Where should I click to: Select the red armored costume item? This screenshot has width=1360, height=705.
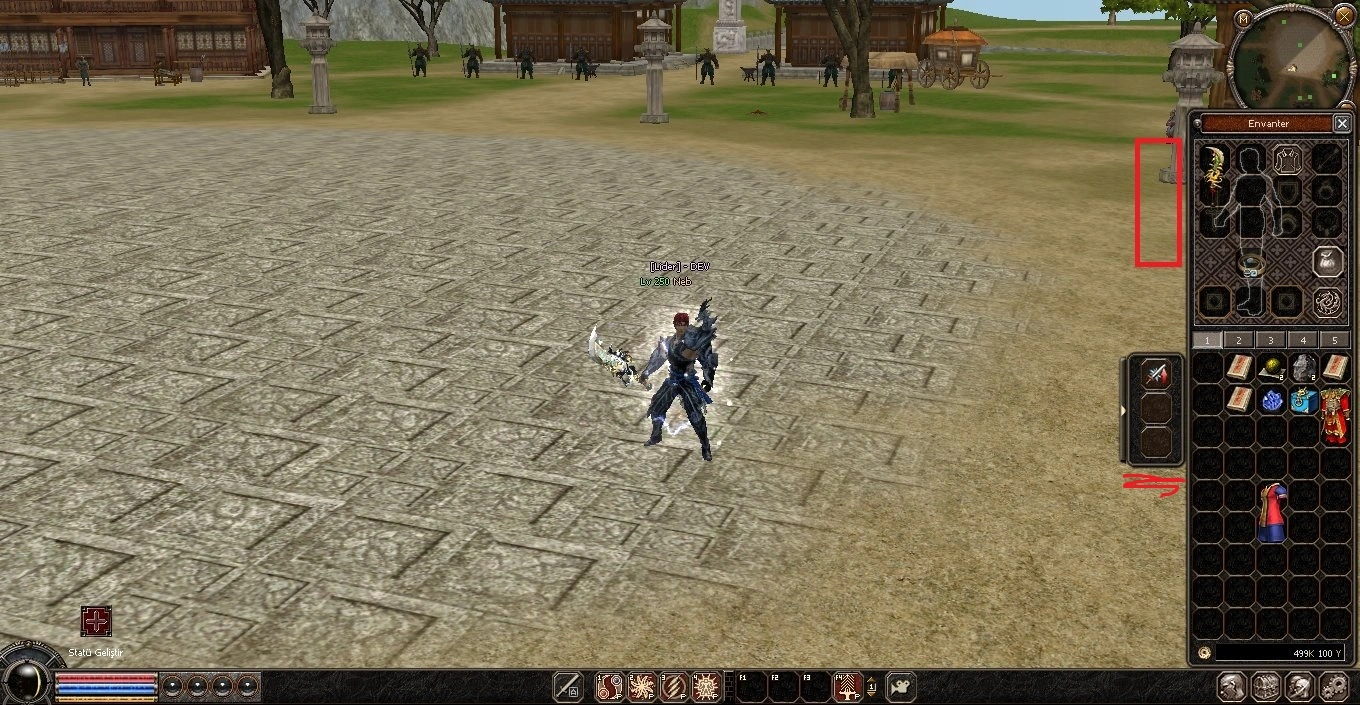tap(1335, 416)
